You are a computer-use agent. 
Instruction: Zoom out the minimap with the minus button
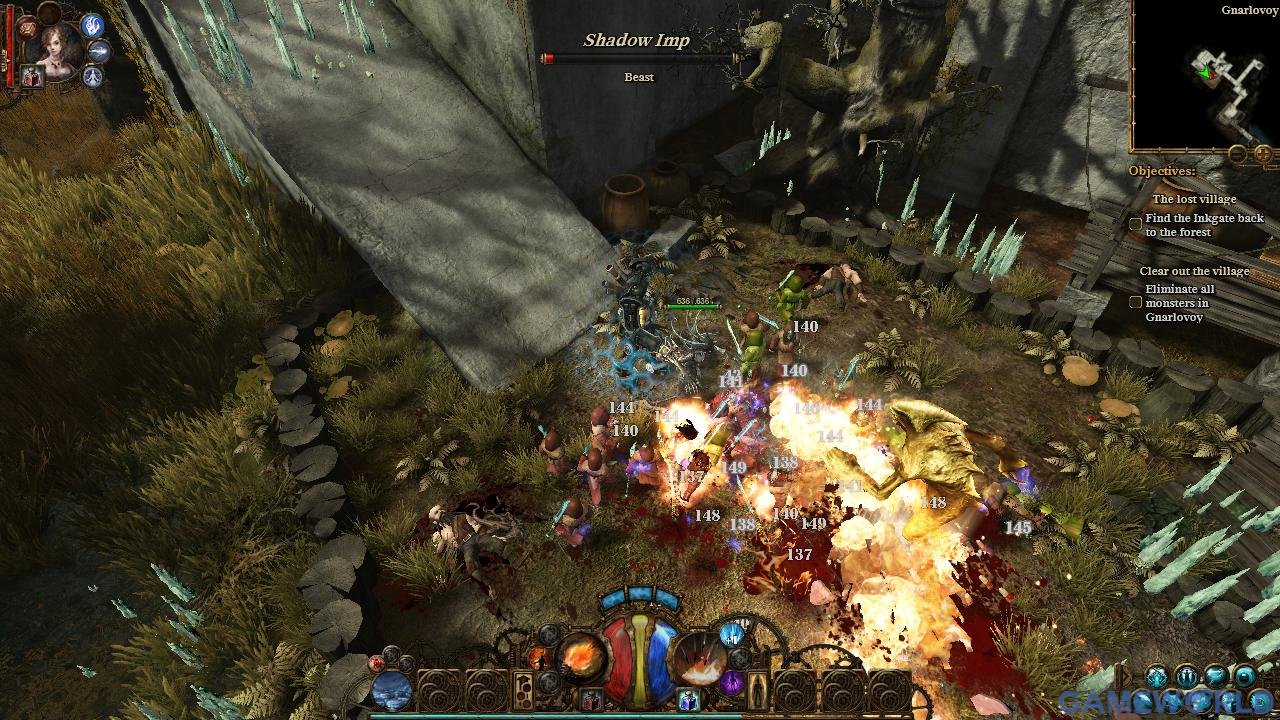point(1238,154)
